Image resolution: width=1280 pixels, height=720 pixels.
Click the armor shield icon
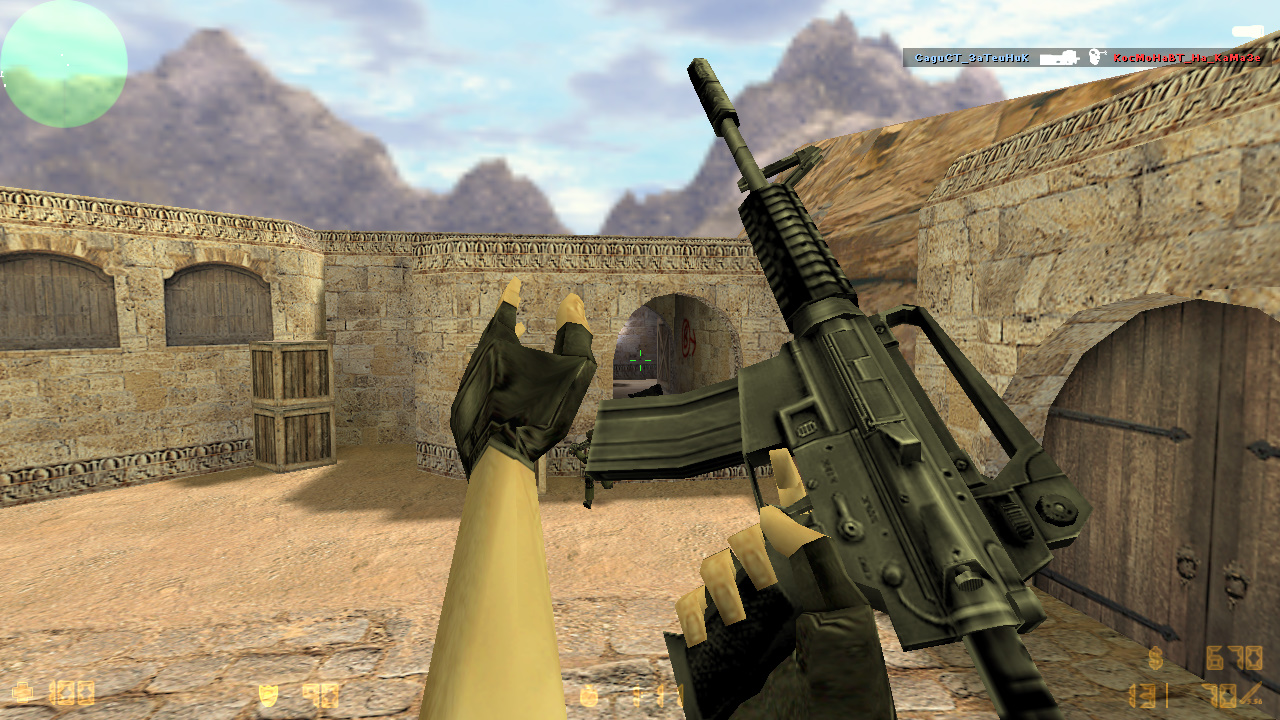click(269, 693)
